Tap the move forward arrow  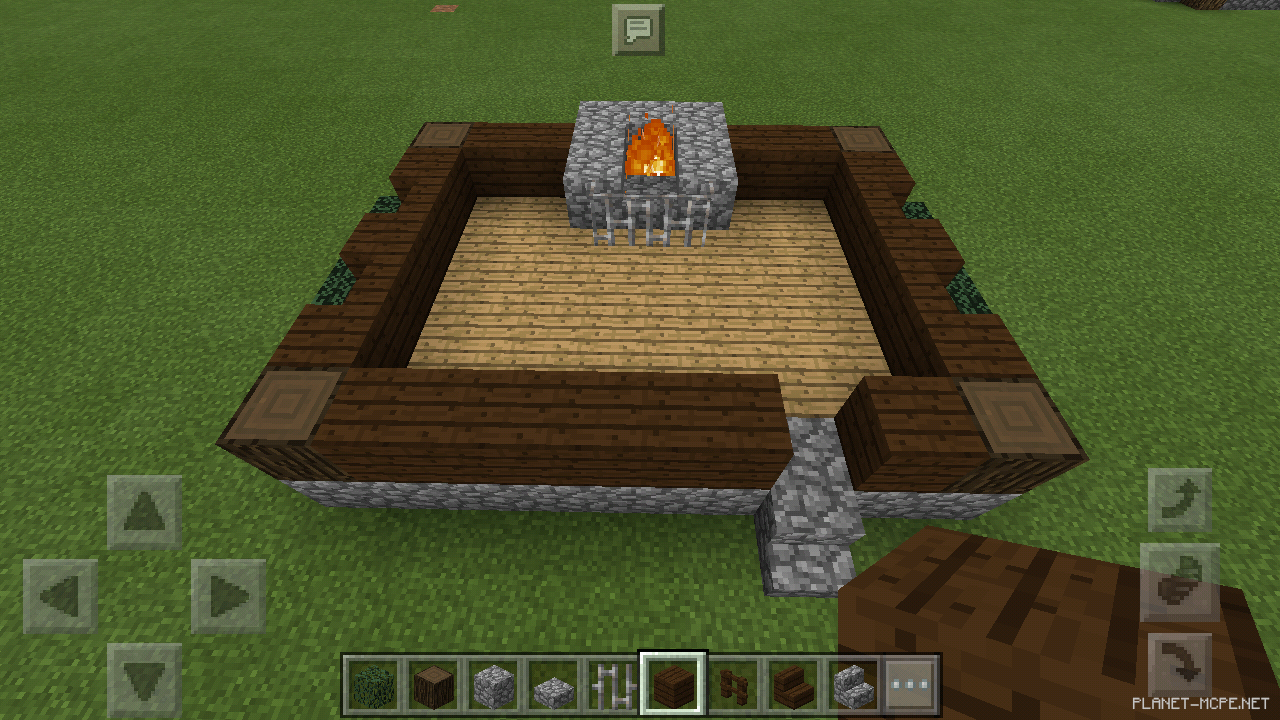145,512
